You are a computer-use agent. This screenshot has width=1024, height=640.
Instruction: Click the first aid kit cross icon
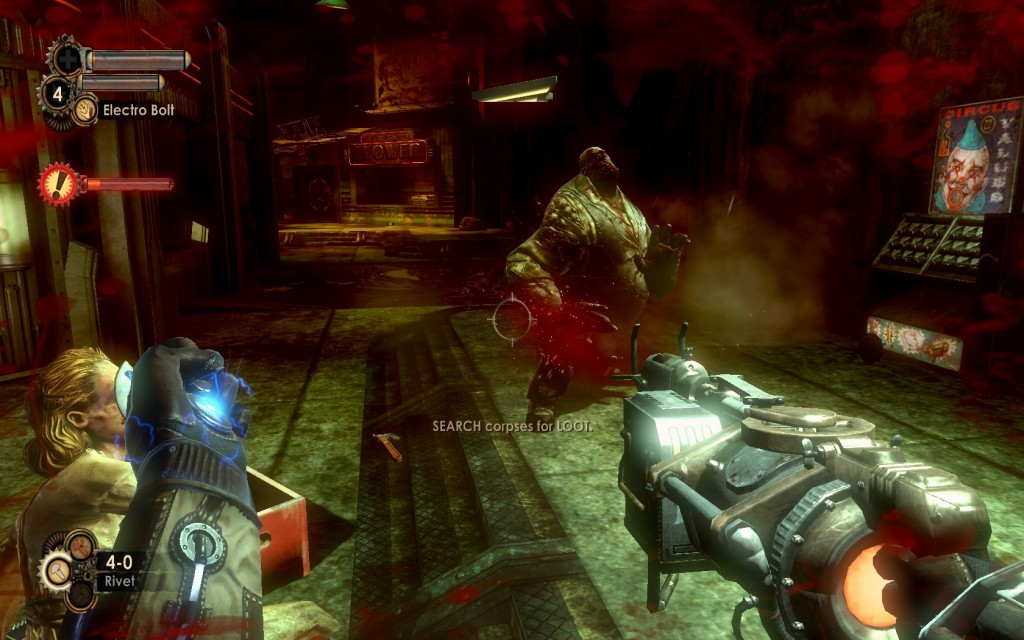67,58
